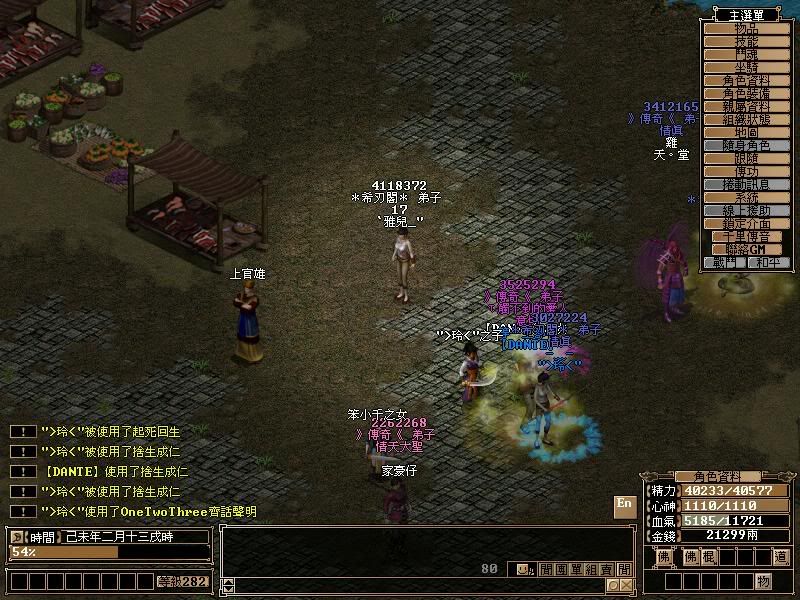Viewport: 800px width, 600px height.
Task: Click the 道 button in skill bar
Action: point(781,556)
